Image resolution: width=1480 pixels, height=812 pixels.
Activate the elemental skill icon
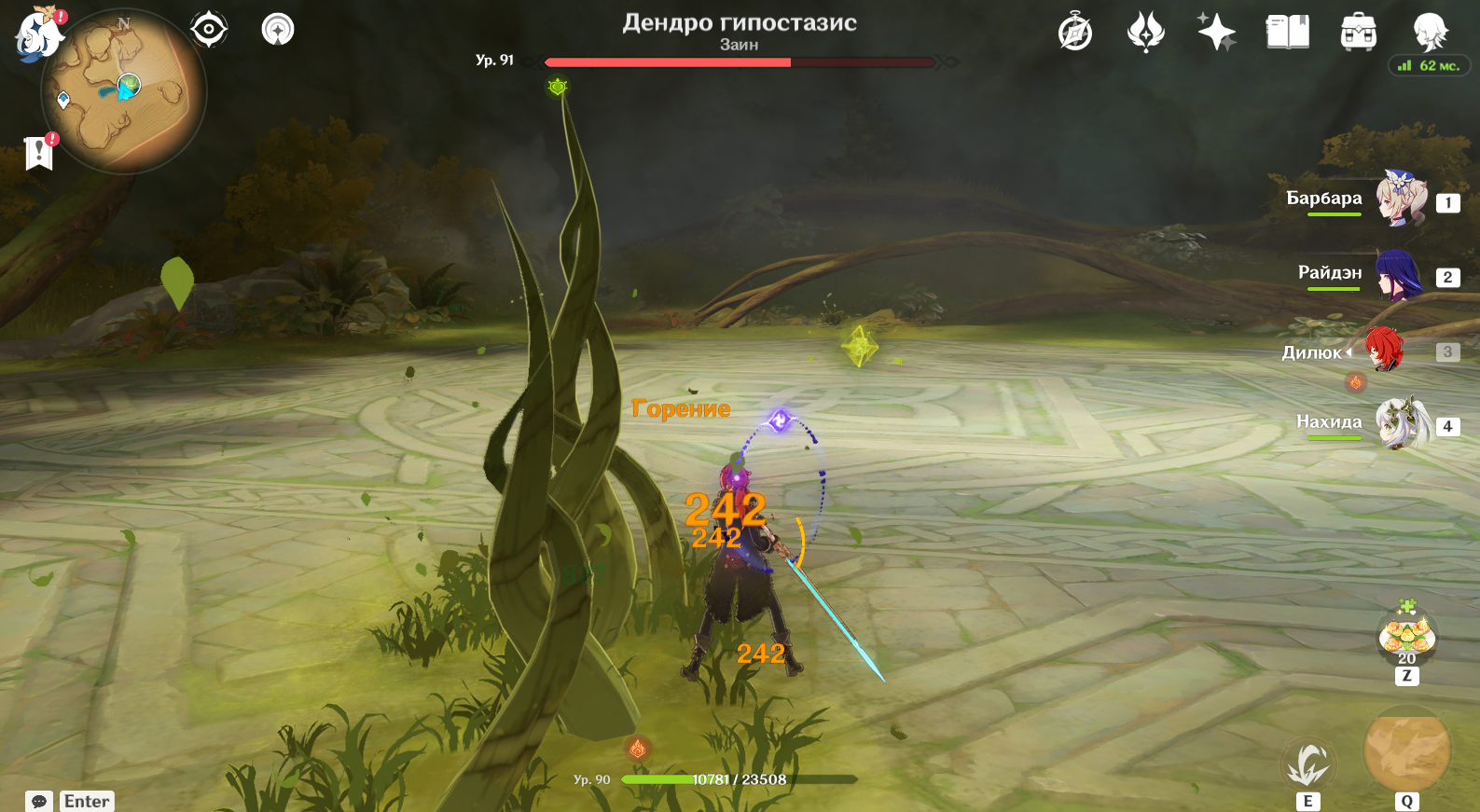pos(1307,764)
